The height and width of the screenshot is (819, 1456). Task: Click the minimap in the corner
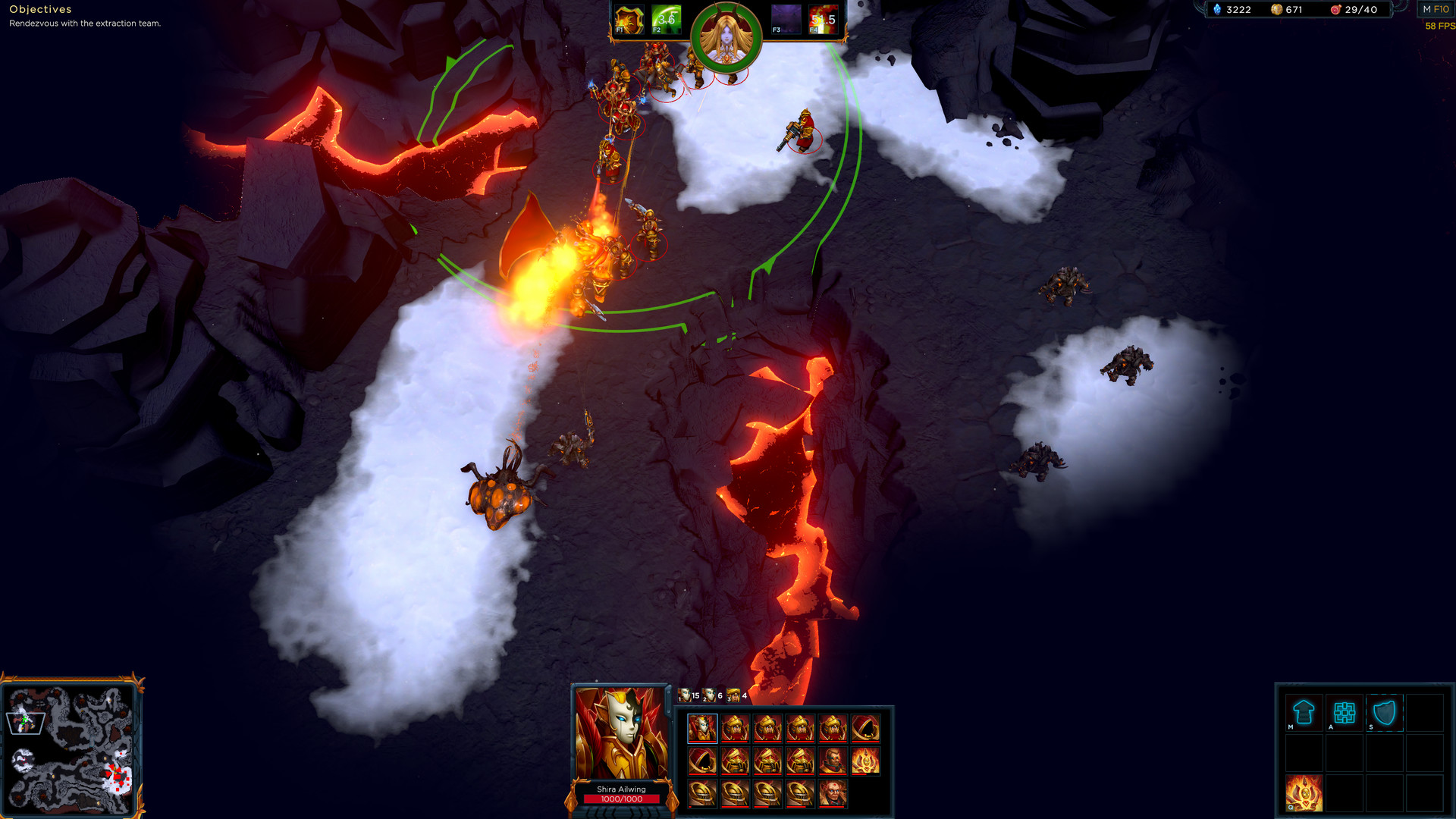point(71,748)
